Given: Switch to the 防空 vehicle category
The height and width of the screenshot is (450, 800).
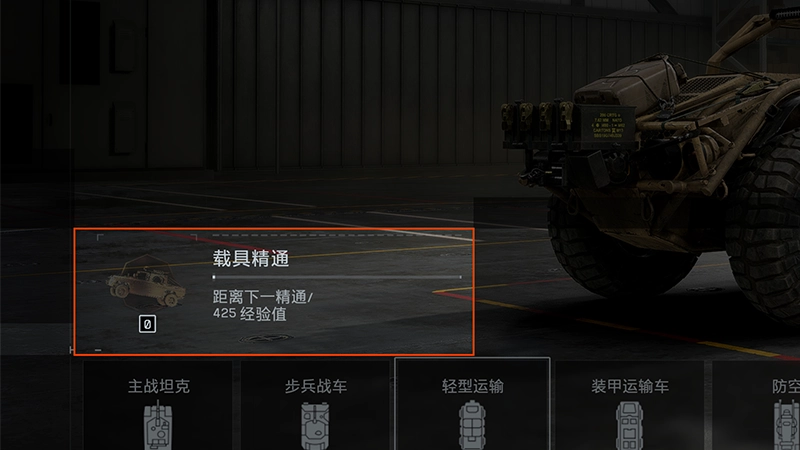Looking at the screenshot, I should click(x=770, y=405).
